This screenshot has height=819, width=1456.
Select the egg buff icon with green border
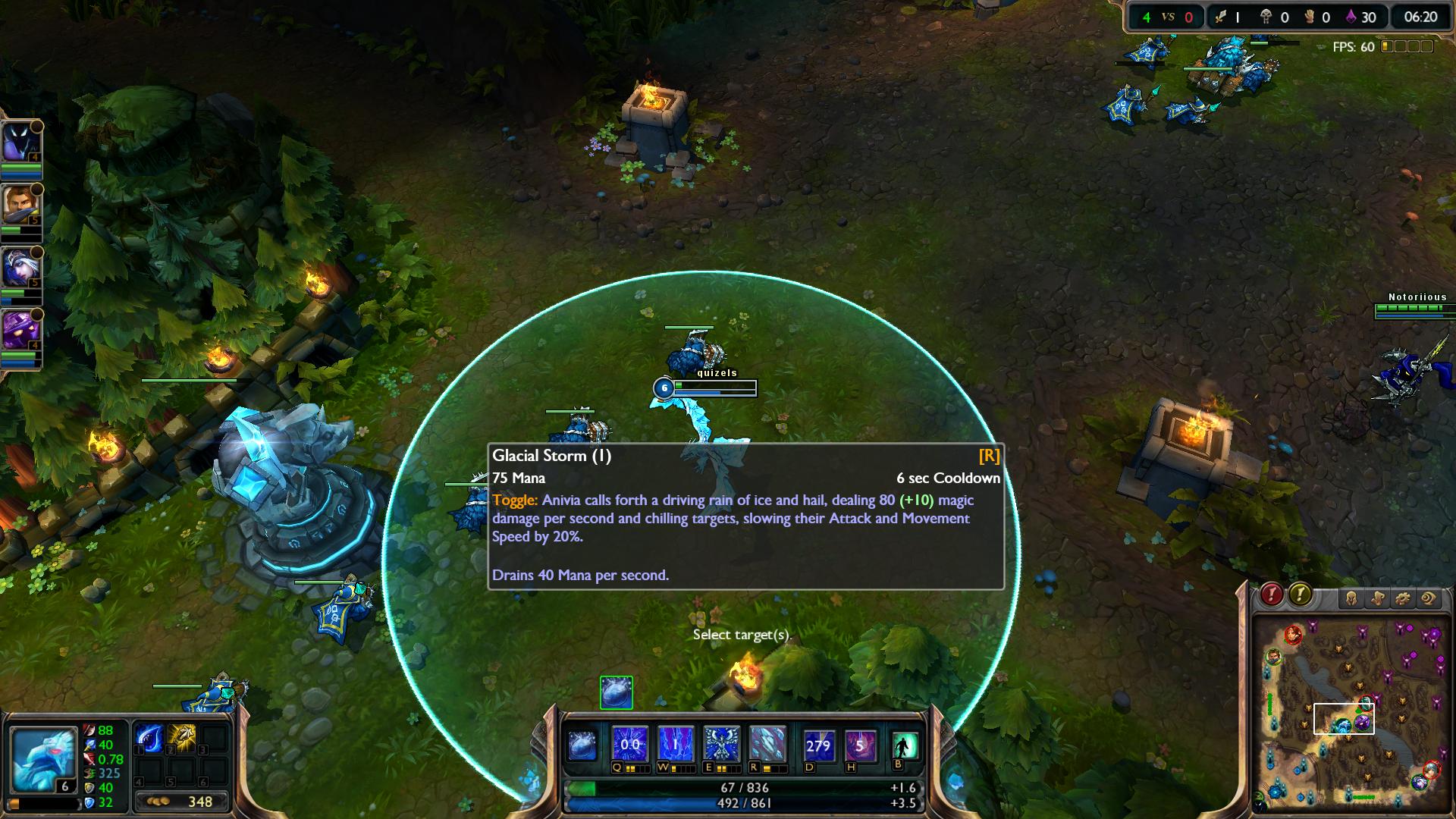coord(617,692)
